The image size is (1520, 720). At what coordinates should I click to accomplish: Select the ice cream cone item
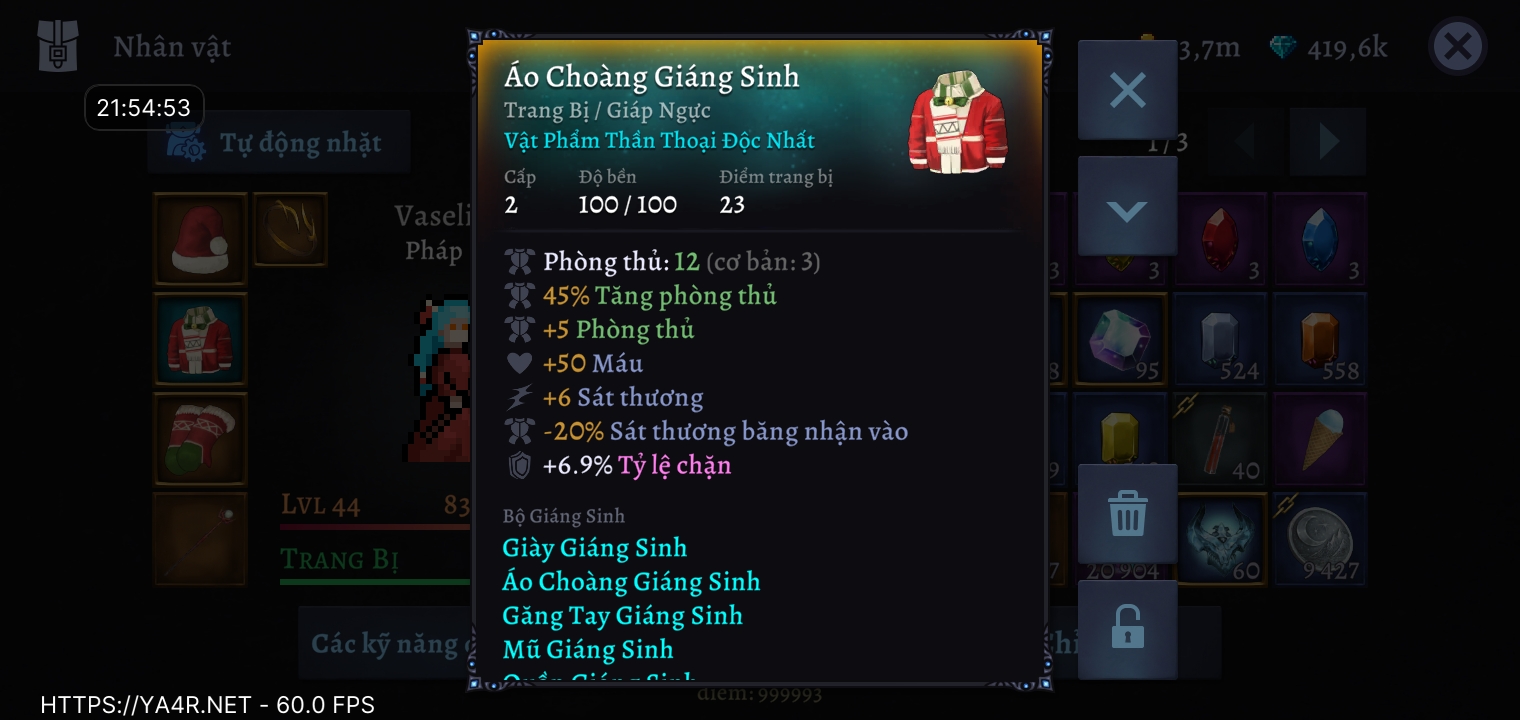[1320, 439]
